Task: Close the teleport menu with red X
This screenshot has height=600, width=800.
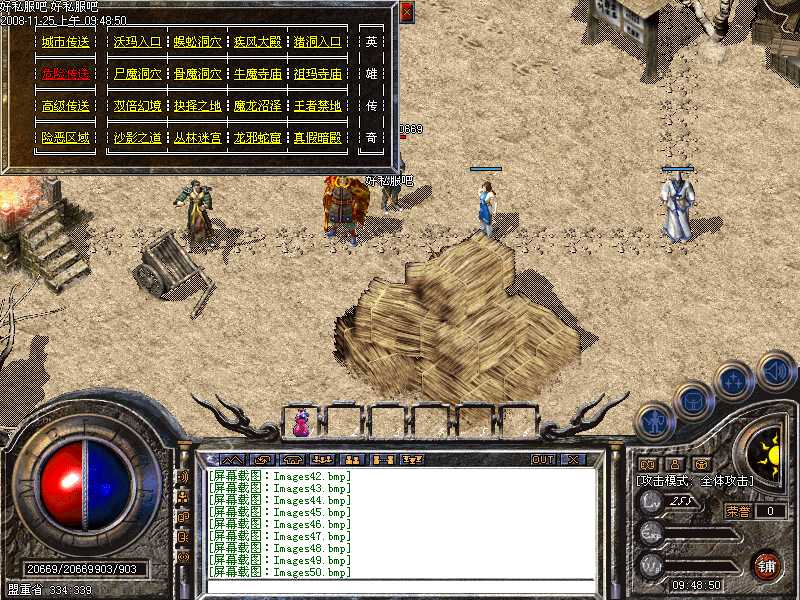Action: click(x=406, y=14)
